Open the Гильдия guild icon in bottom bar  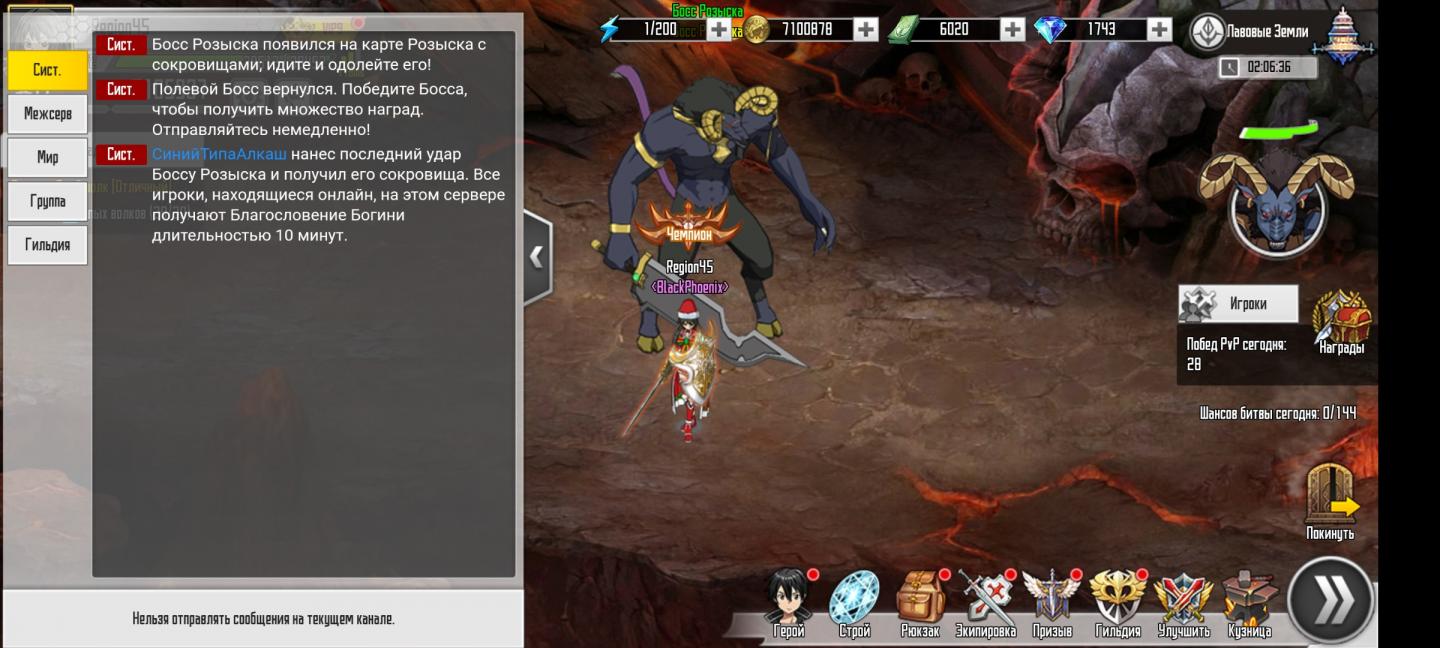pos(1117,602)
